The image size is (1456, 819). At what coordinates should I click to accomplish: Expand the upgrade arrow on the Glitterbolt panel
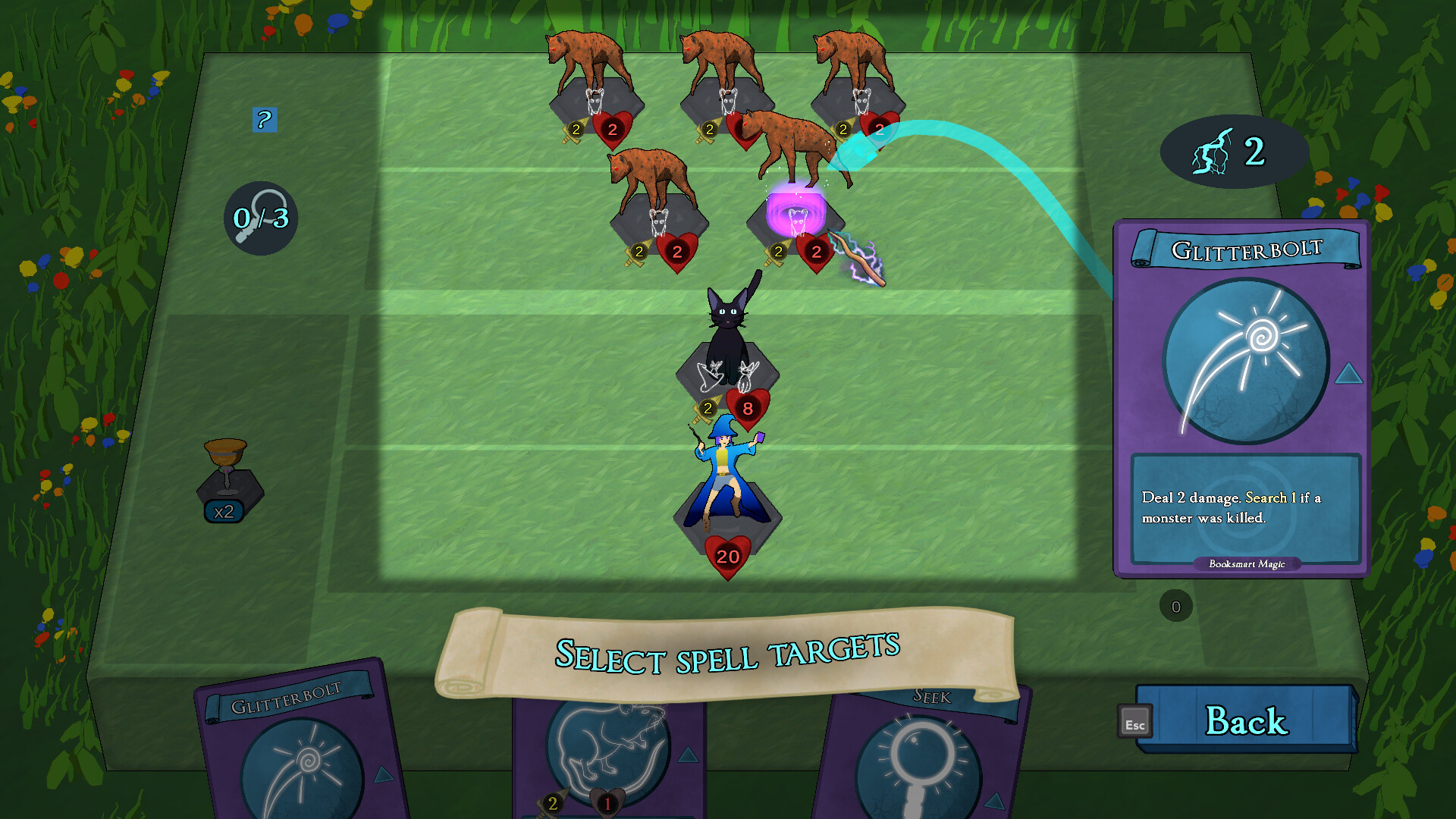click(1347, 372)
